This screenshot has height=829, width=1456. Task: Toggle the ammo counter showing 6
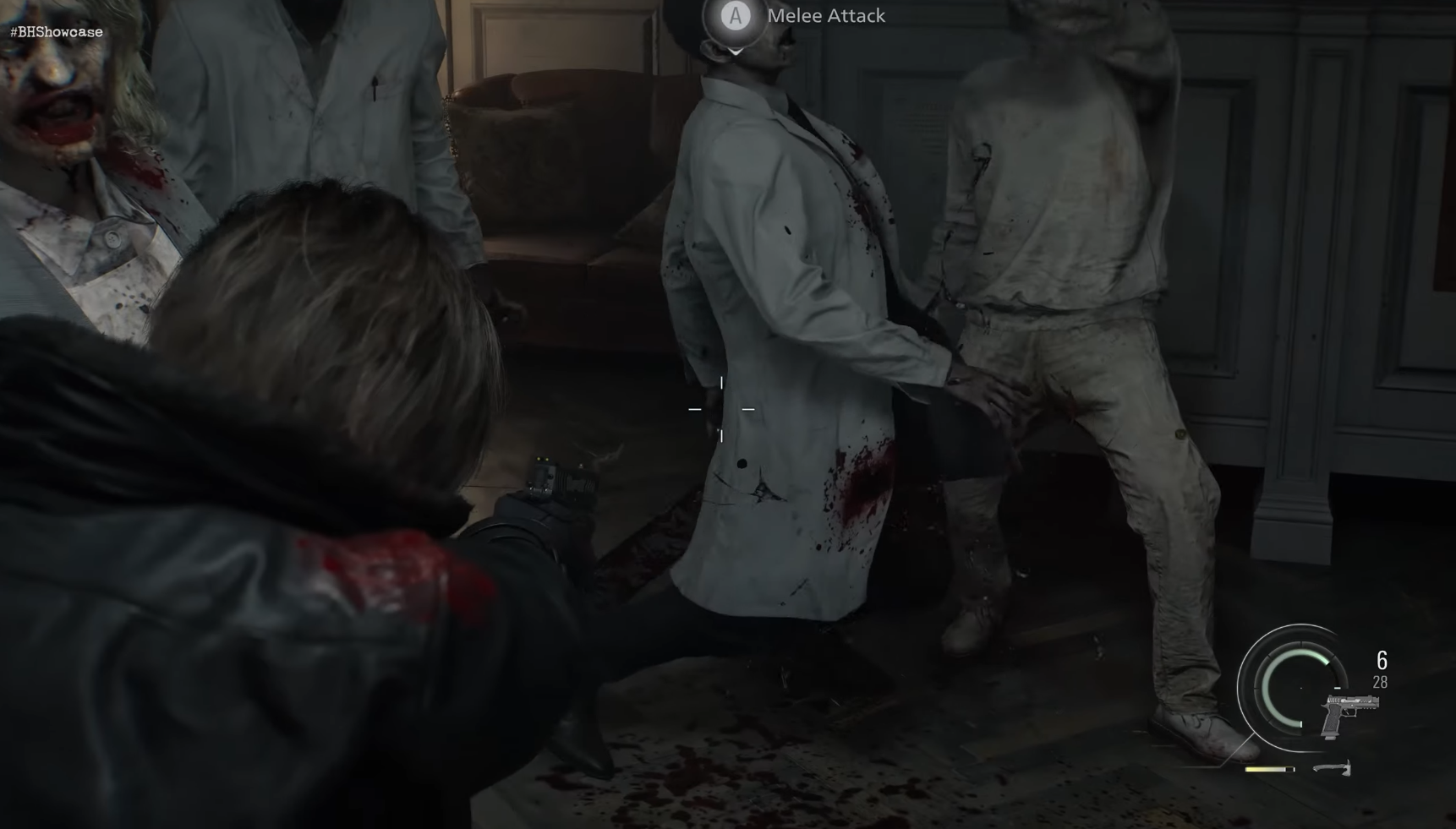pos(1382,660)
